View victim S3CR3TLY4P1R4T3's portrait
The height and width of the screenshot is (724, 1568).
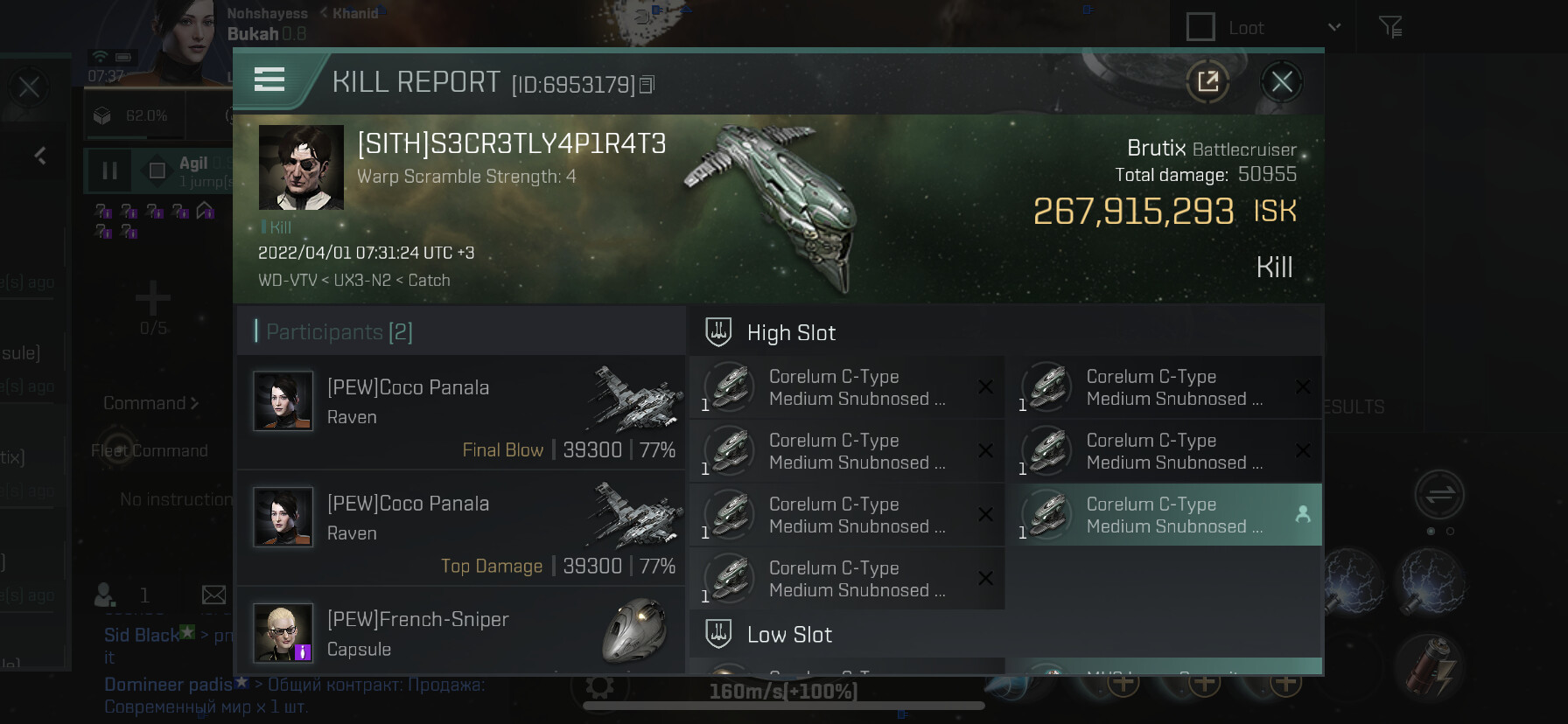[301, 167]
